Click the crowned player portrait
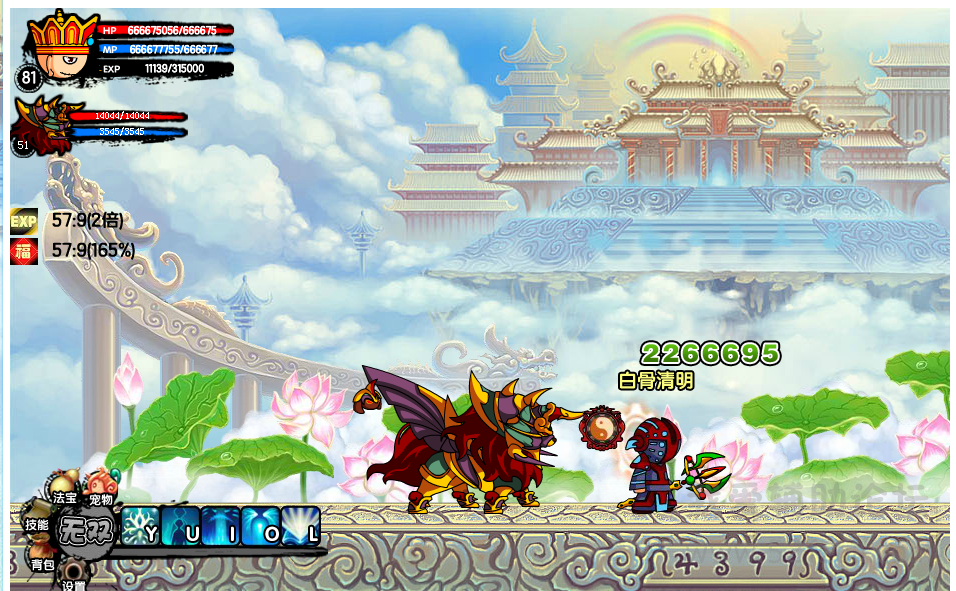The width and height of the screenshot is (956, 591). [56, 47]
